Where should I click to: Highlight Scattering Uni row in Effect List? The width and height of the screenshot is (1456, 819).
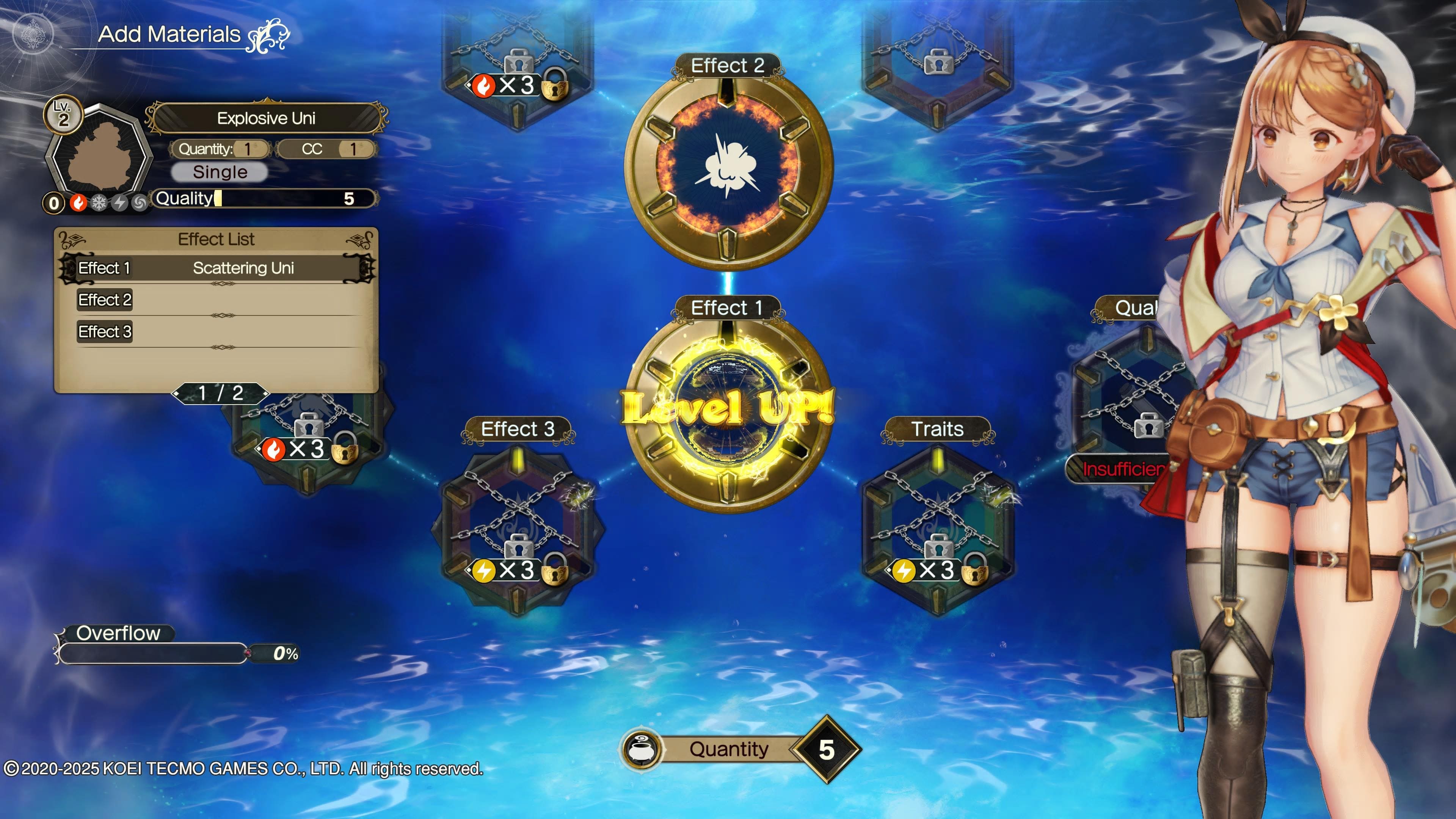[x=217, y=268]
